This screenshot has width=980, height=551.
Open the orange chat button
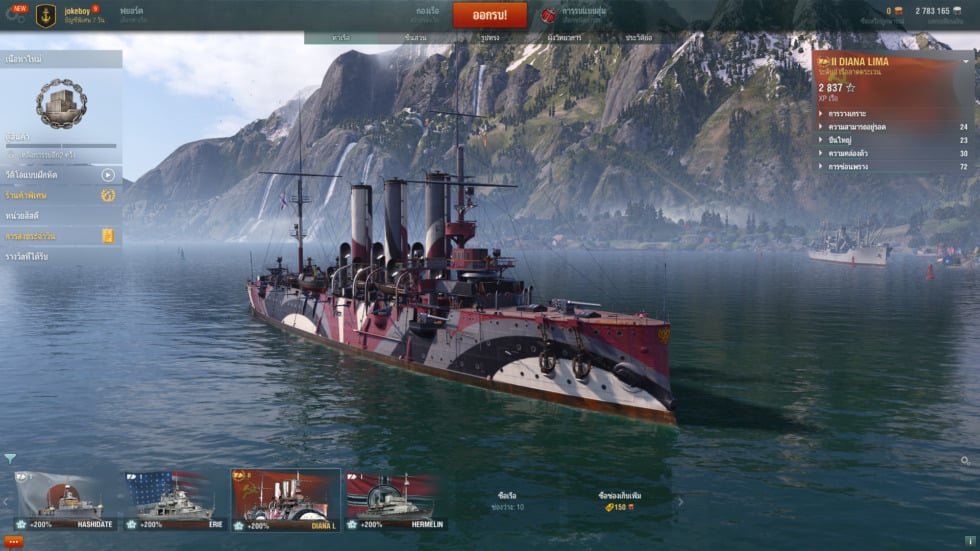coord(14,541)
